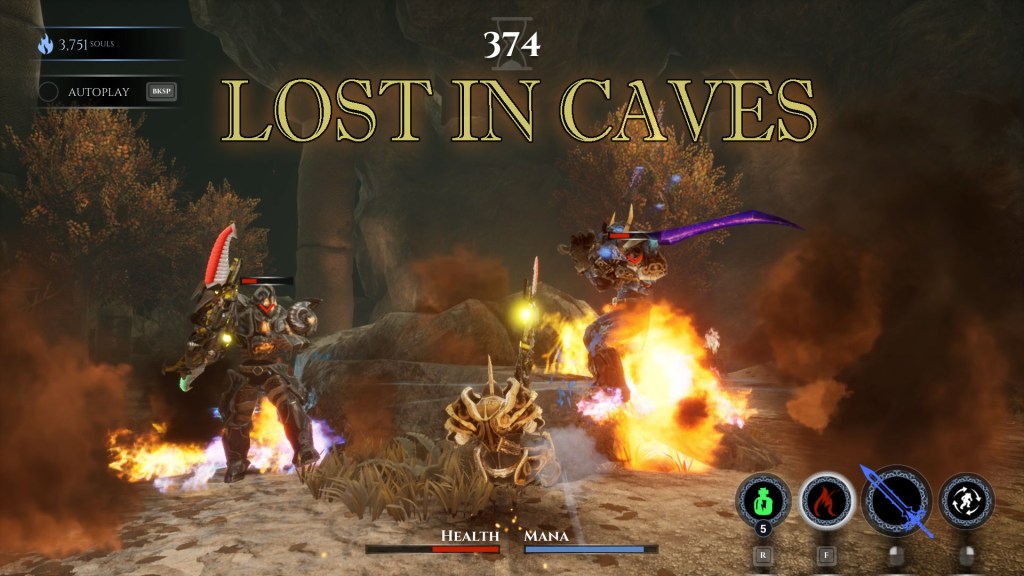Toggle the Autoplay option

49,92
